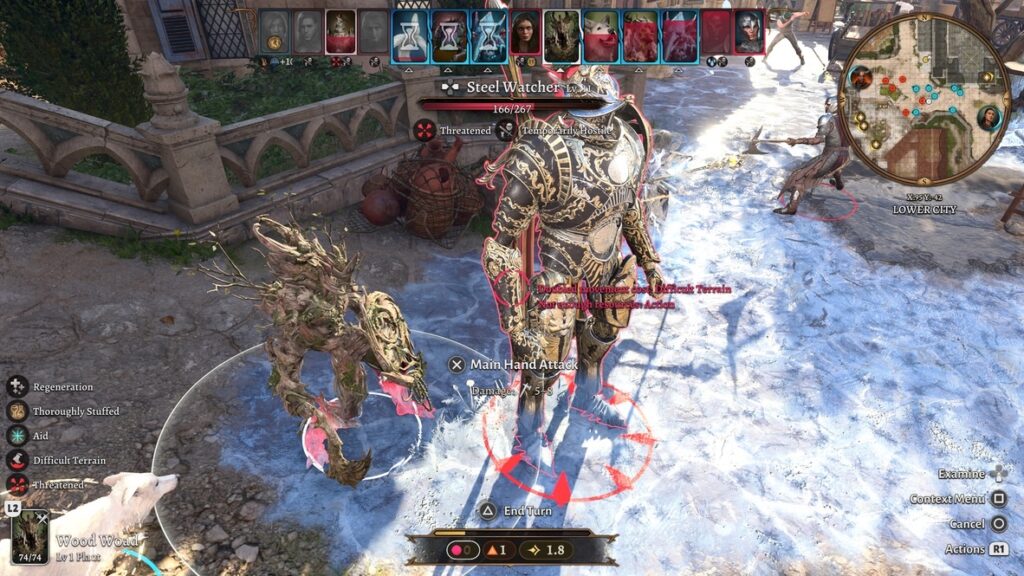Viewport: 1024px width, 576px height.
Task: Click the dark-haired companion portrait on minimap
Action: click(x=989, y=118)
